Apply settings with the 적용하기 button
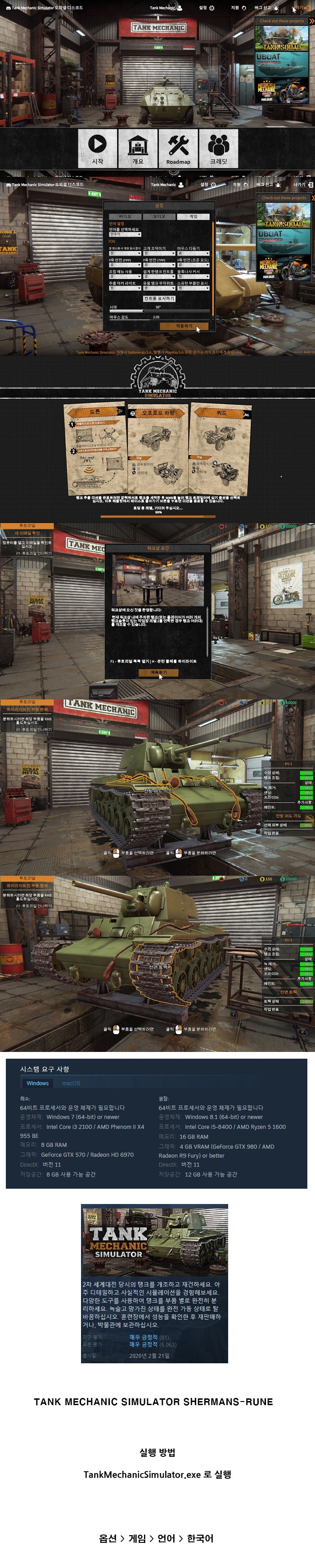Screen dimensions: 315x1568 coord(184,326)
